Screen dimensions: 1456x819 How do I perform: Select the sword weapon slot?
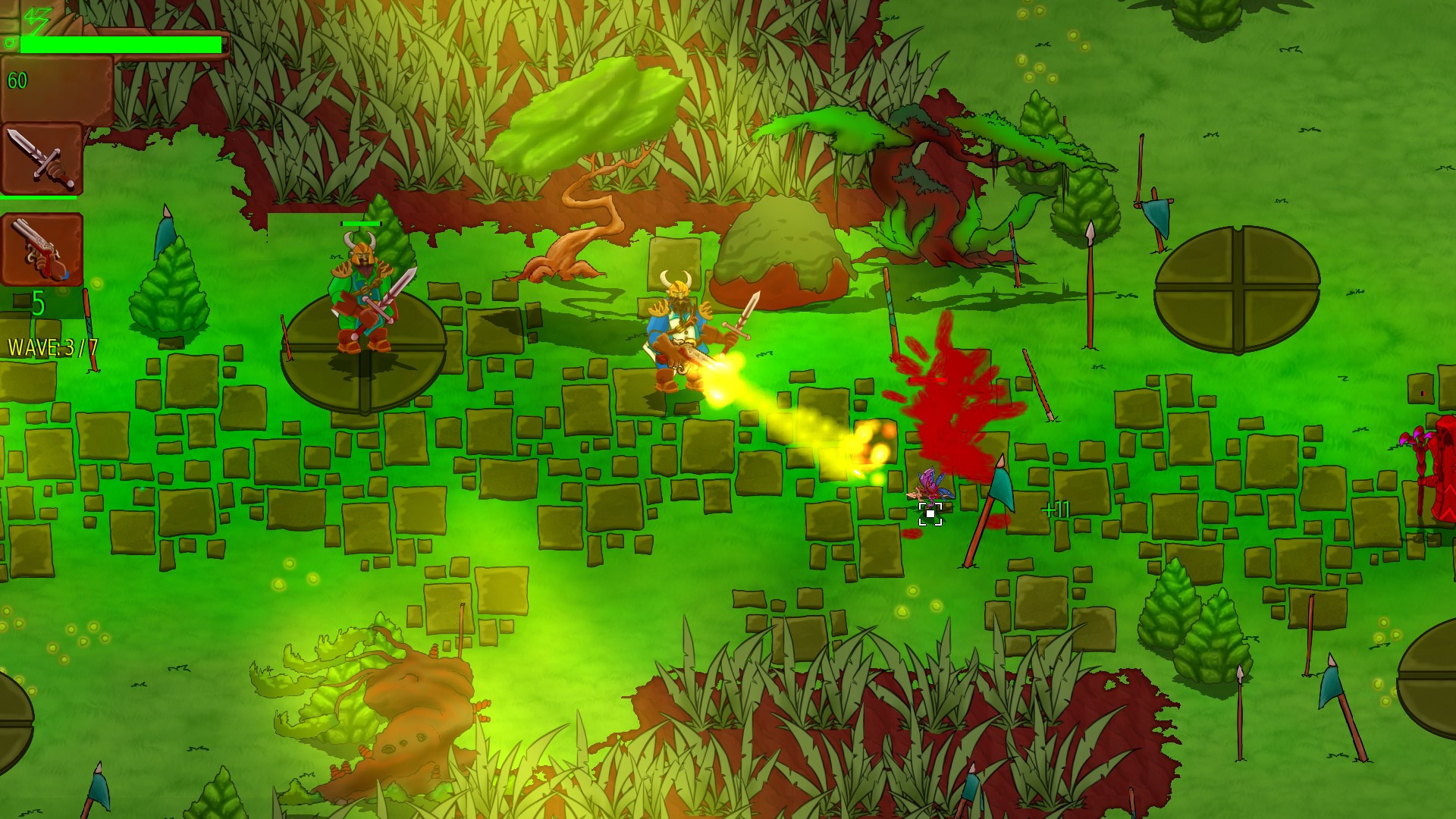pyautogui.click(x=42, y=159)
